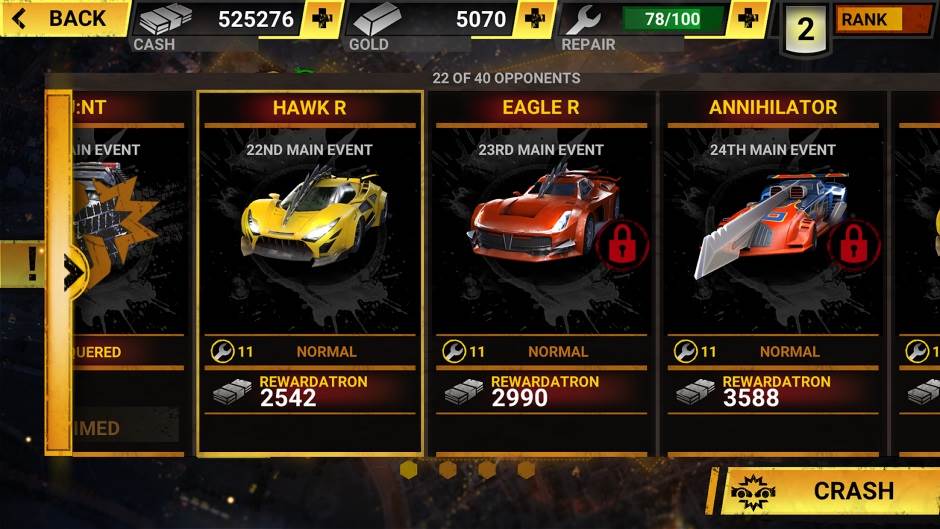The width and height of the screenshot is (940, 529).
Task: Add more cash with the plus button
Action: click(x=322, y=19)
